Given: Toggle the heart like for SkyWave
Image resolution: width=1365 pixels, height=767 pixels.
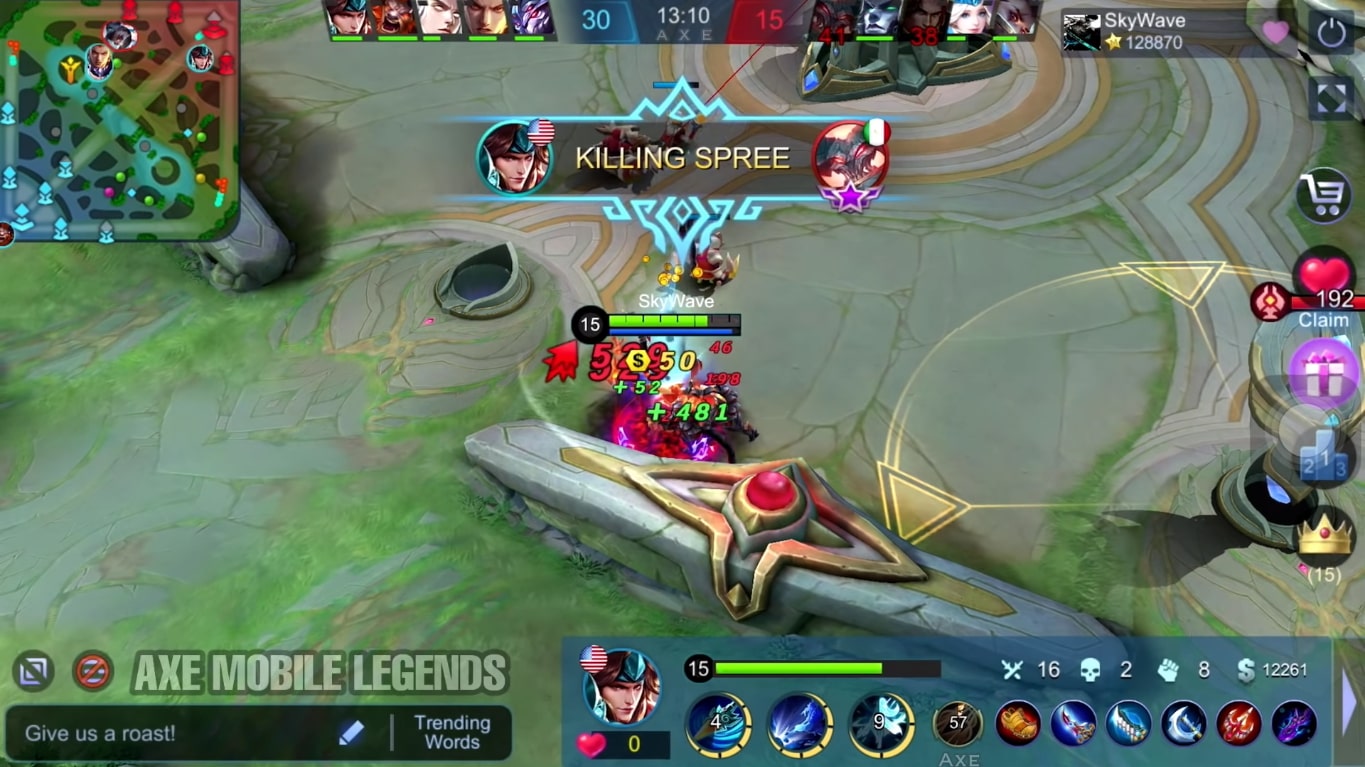Looking at the screenshot, I should pyautogui.click(x=1277, y=34).
